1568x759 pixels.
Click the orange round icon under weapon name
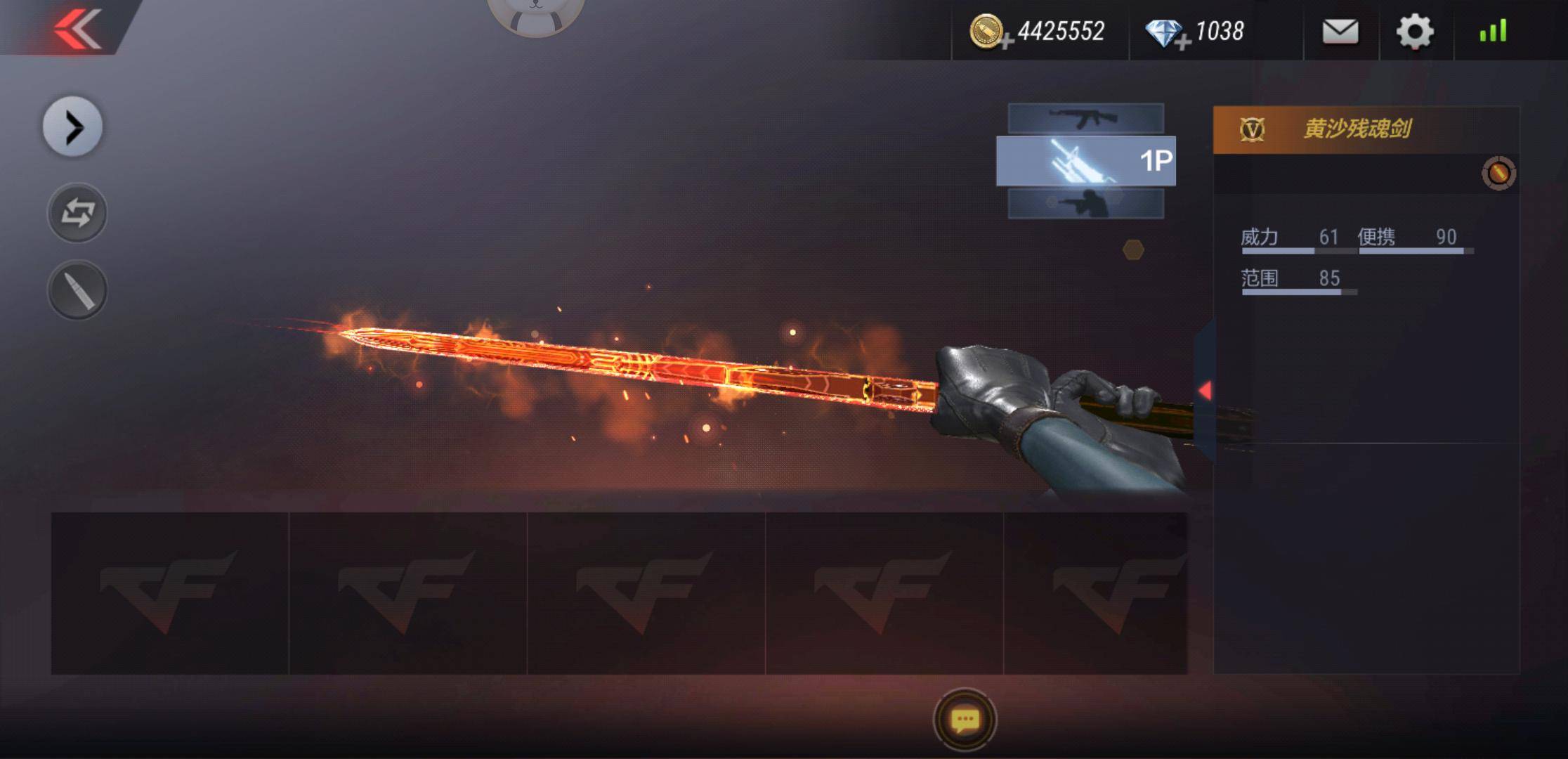click(1498, 173)
